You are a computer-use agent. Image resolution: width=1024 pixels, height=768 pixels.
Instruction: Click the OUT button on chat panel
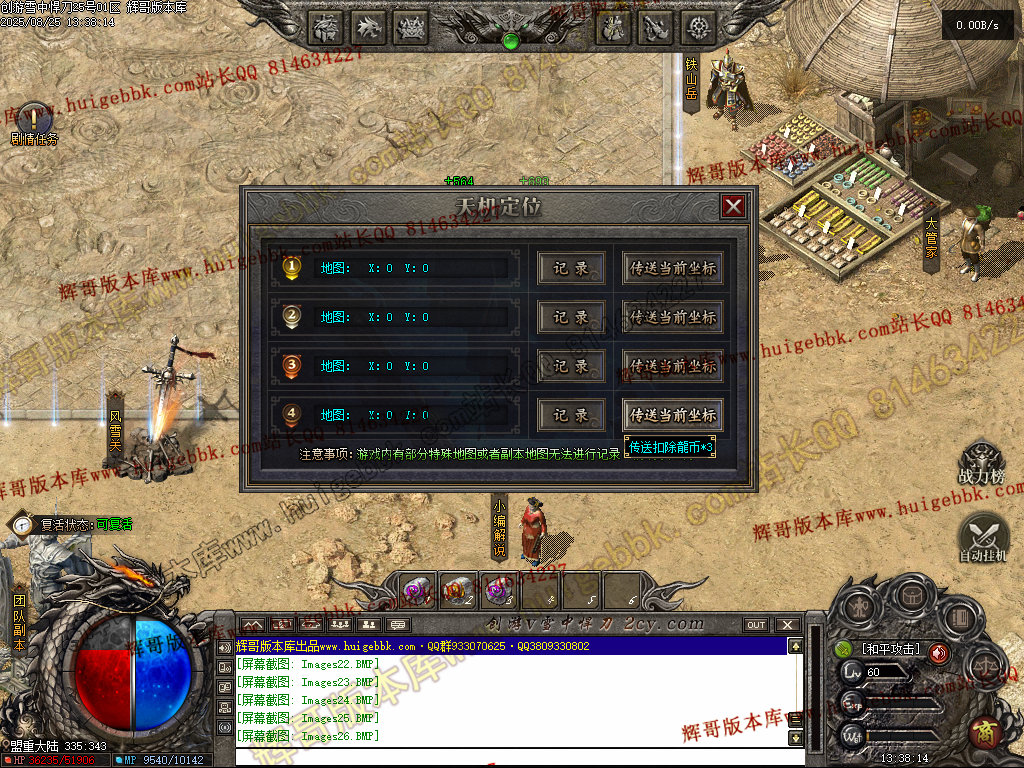pyautogui.click(x=756, y=625)
